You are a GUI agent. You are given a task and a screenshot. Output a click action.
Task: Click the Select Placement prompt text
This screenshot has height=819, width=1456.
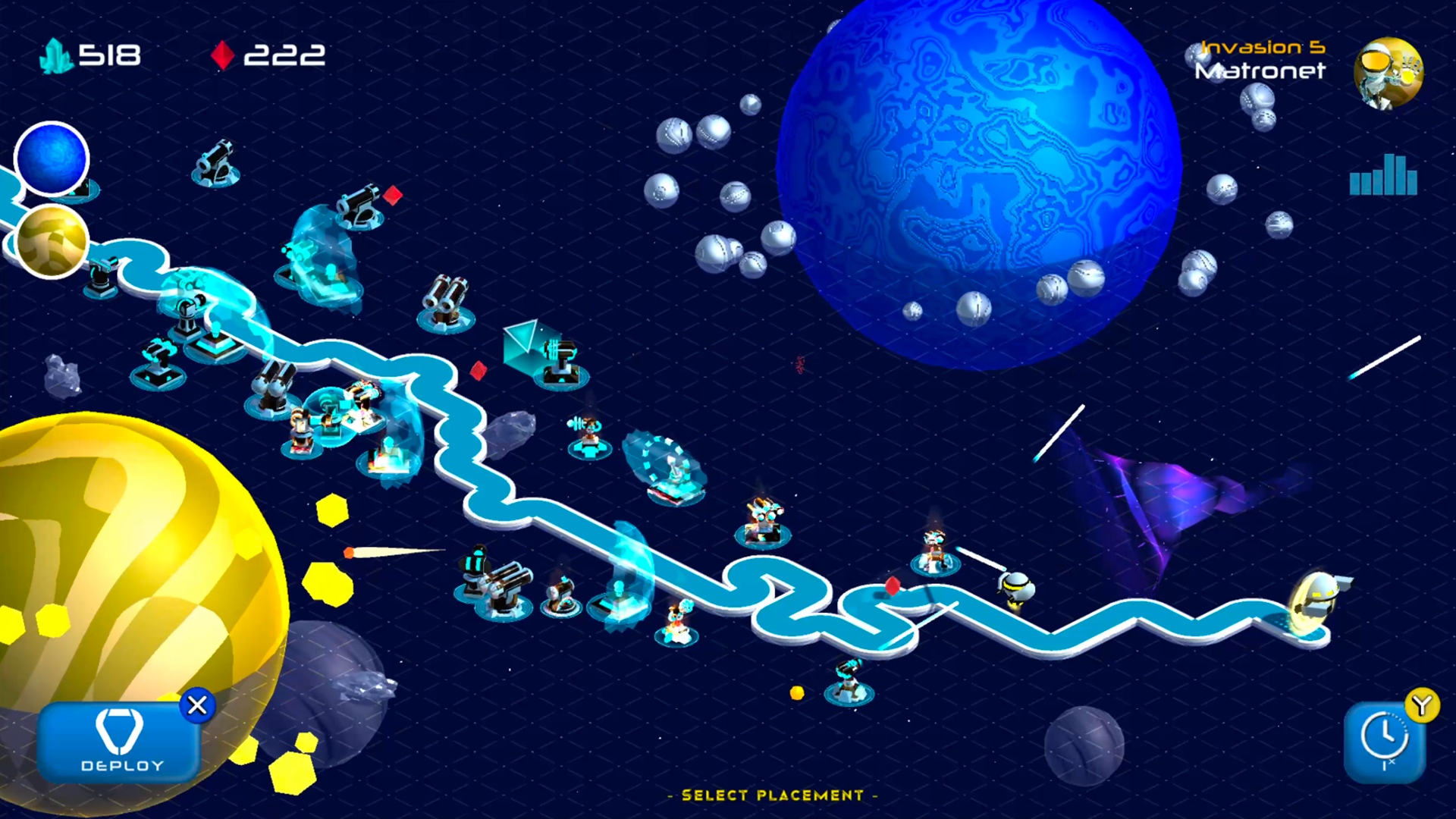point(772,795)
